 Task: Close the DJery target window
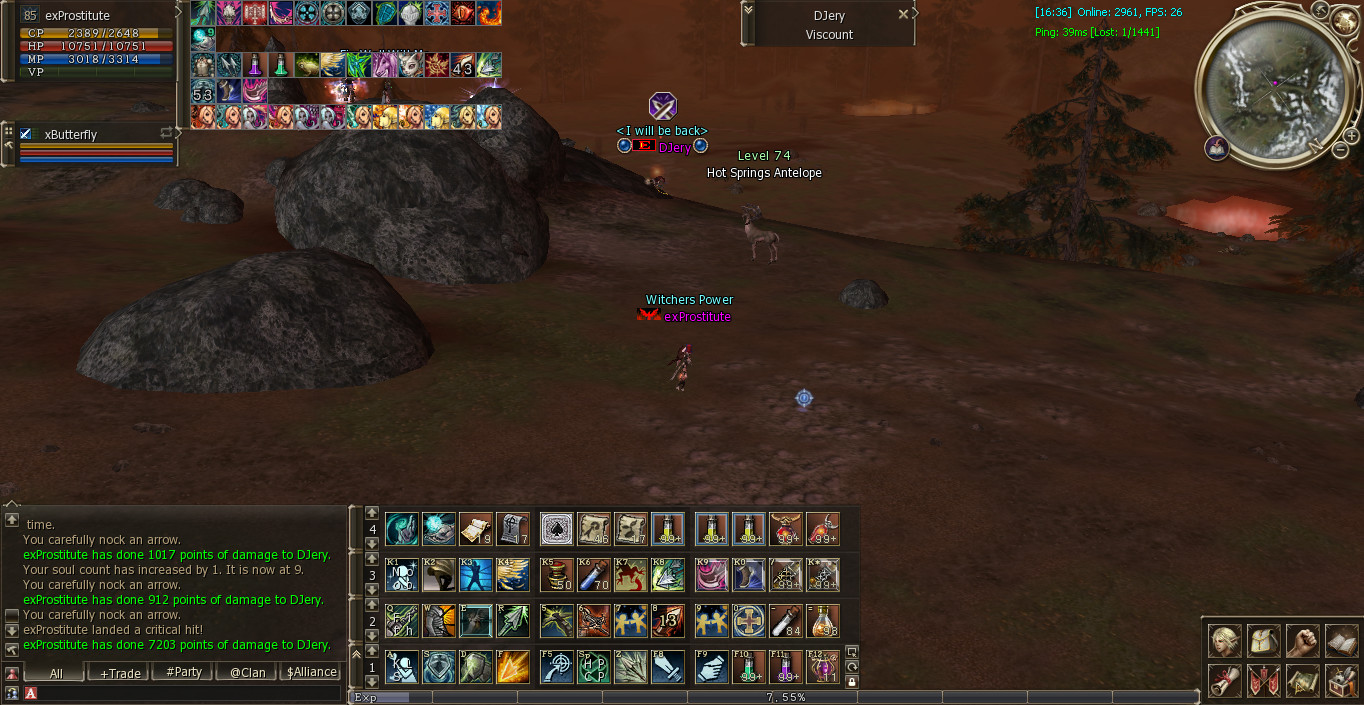(903, 14)
